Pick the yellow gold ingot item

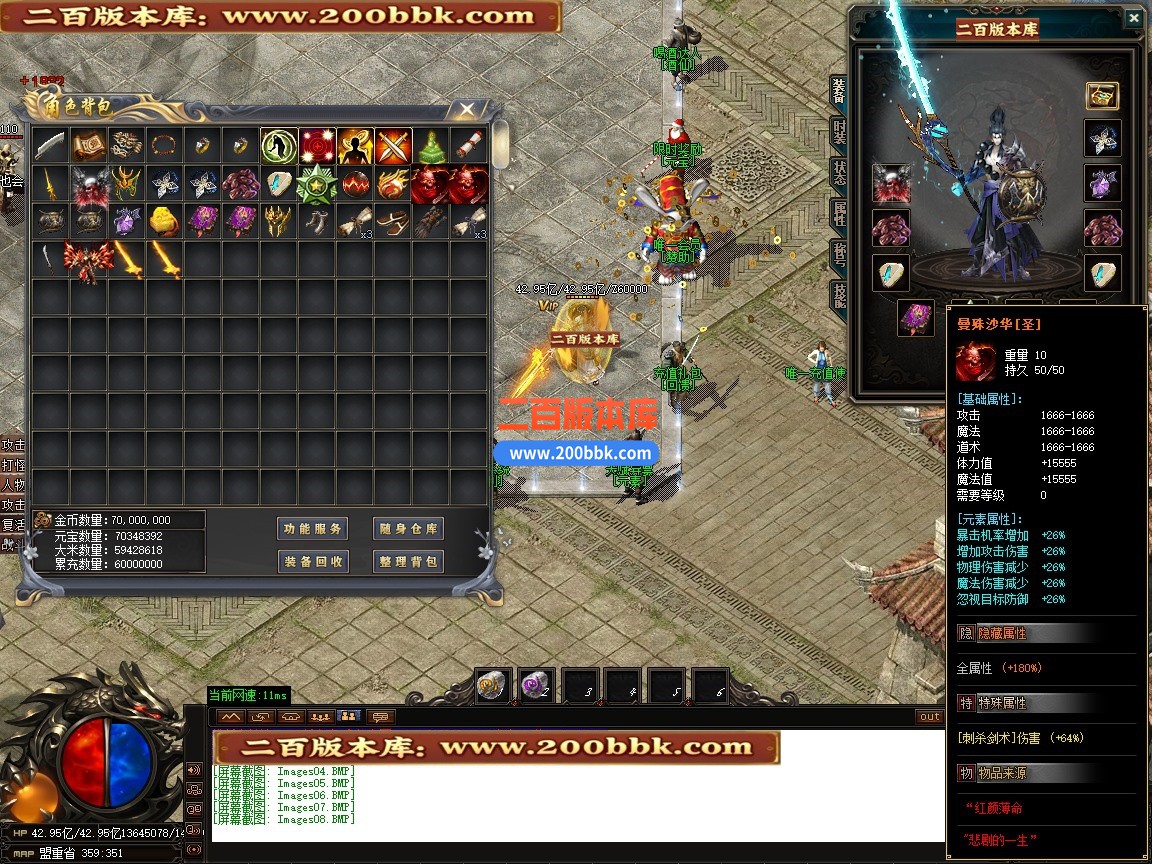(x=164, y=221)
